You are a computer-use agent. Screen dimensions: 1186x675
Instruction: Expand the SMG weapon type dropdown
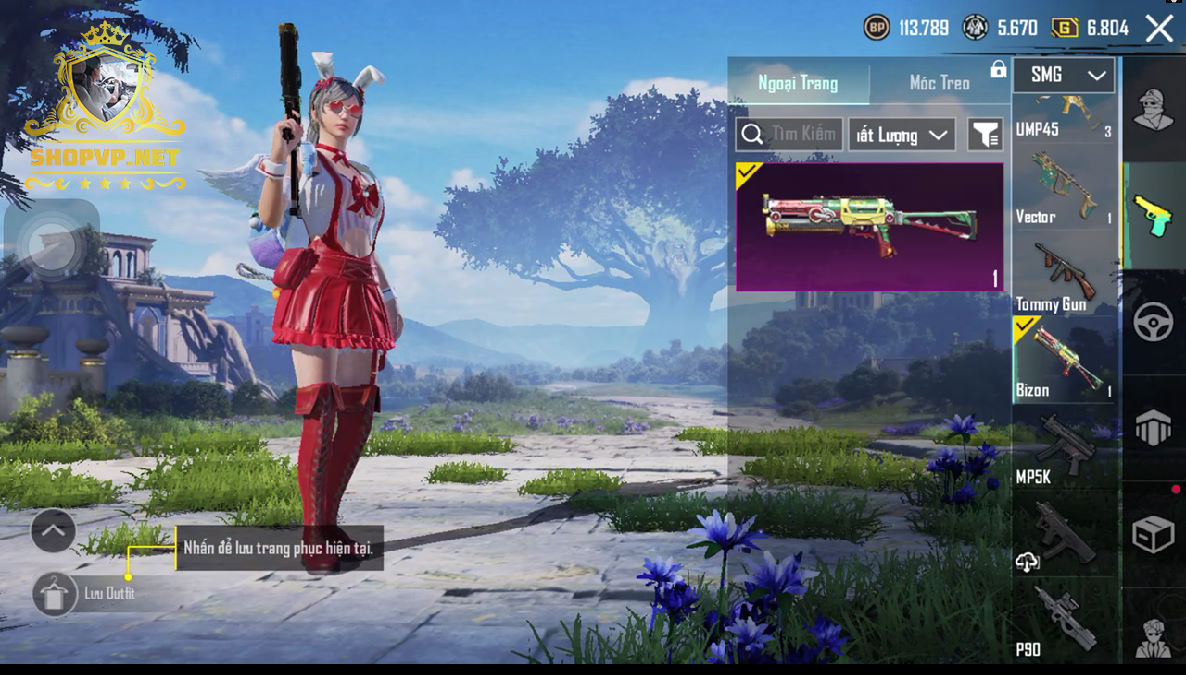coord(1064,75)
